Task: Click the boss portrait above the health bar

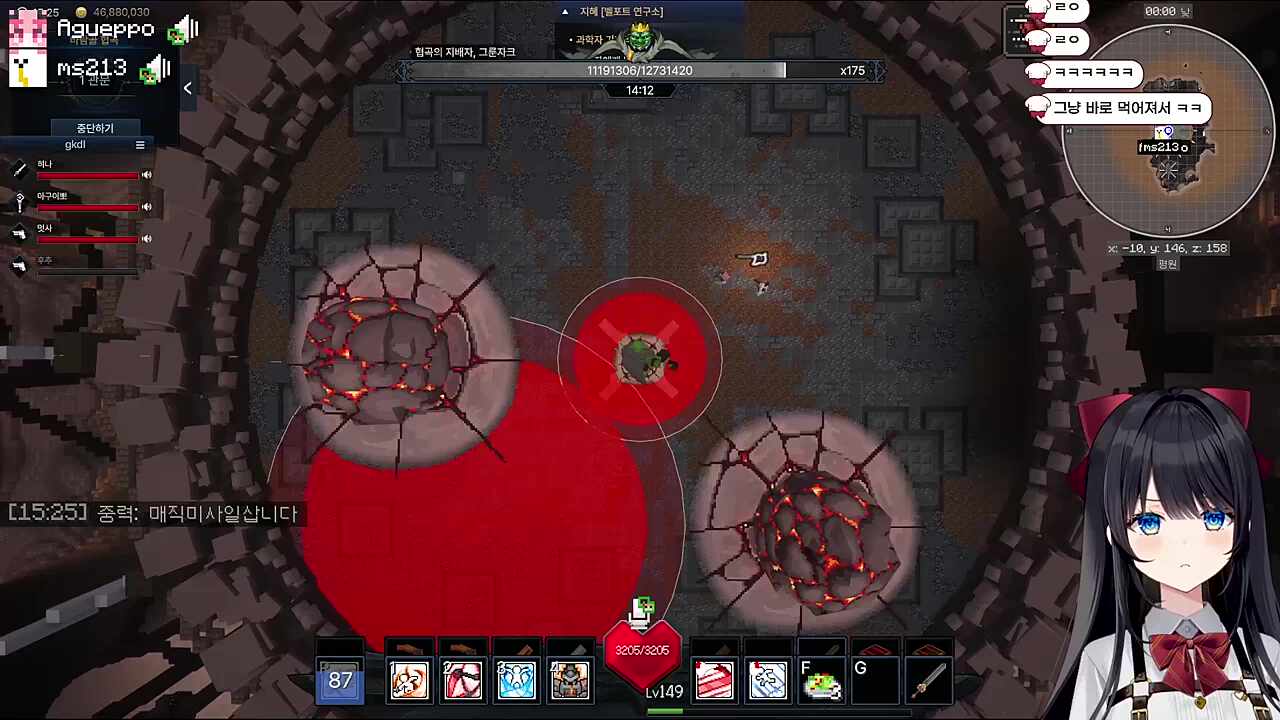Action: pos(640,42)
